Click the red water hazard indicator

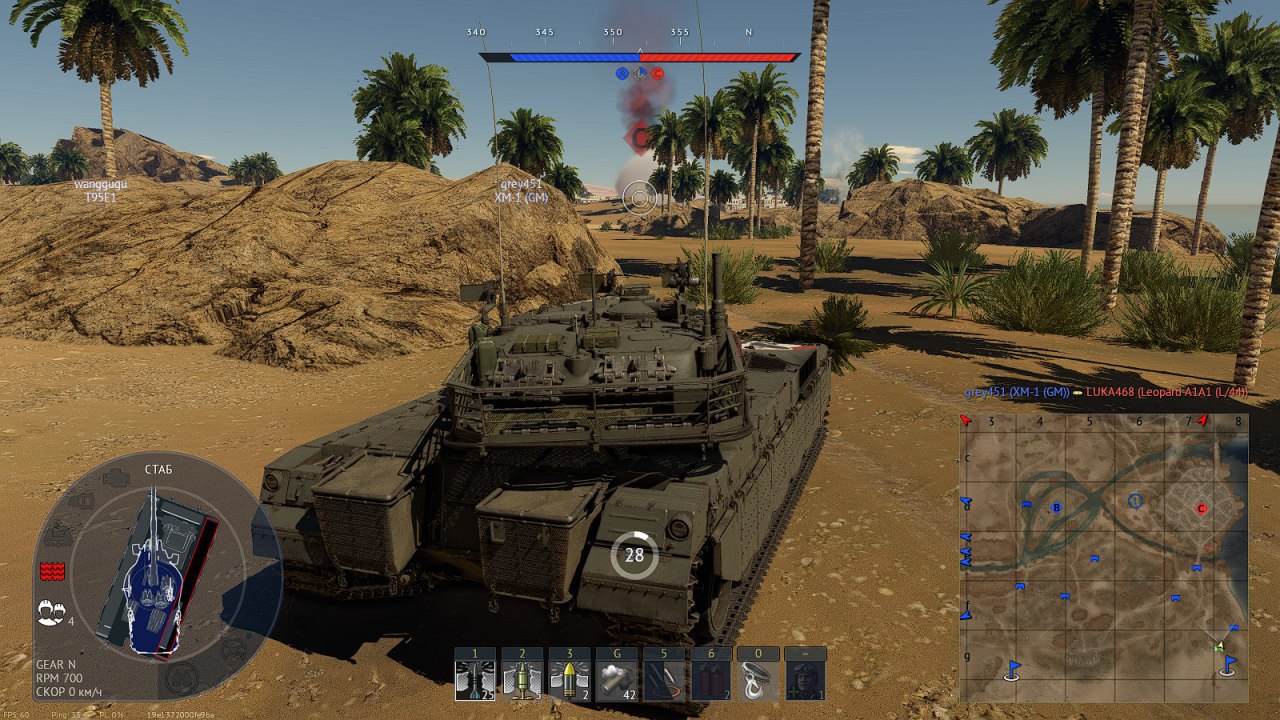click(51, 571)
